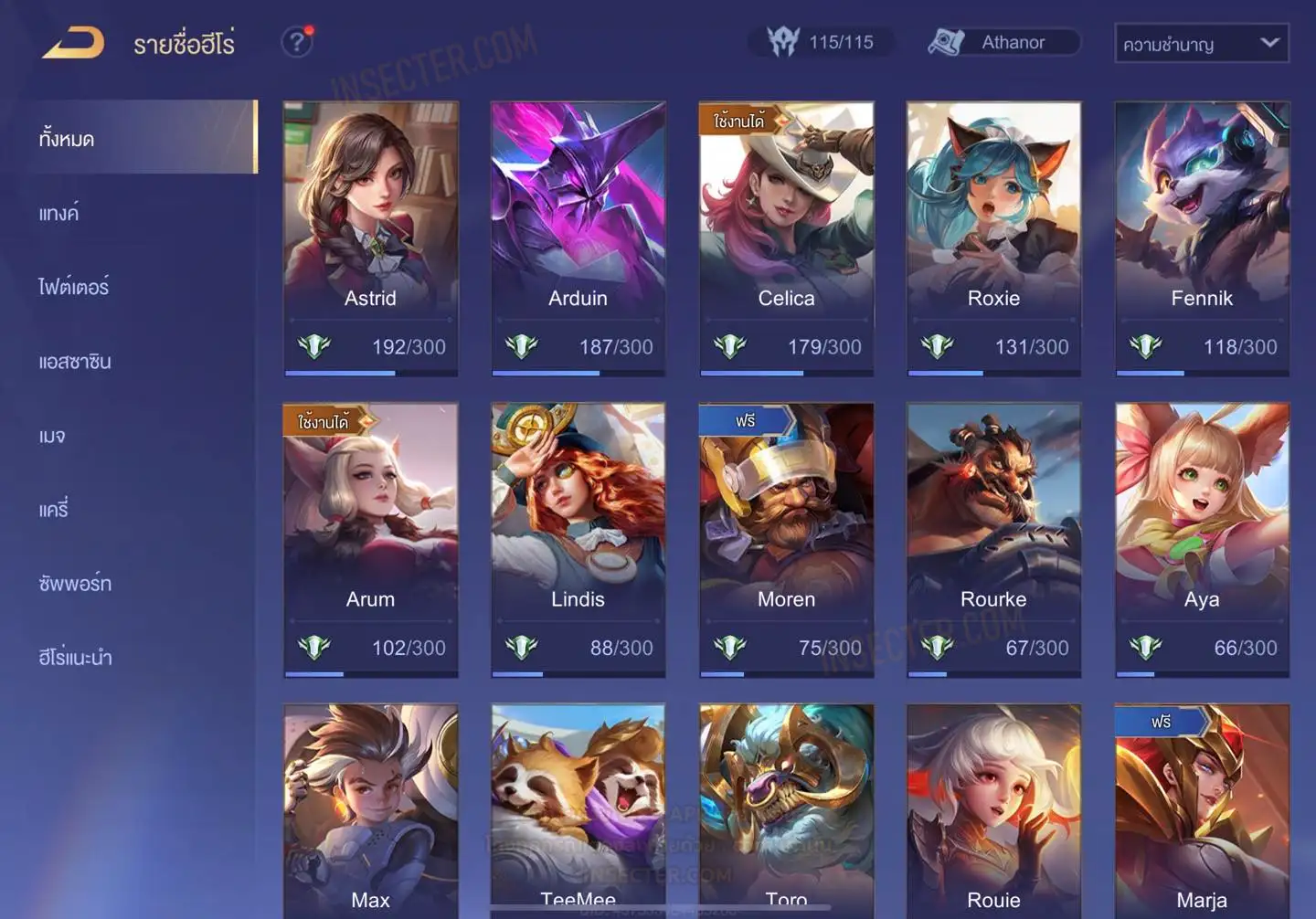
Task: Choose the Moren hero card
Action: coord(786,539)
